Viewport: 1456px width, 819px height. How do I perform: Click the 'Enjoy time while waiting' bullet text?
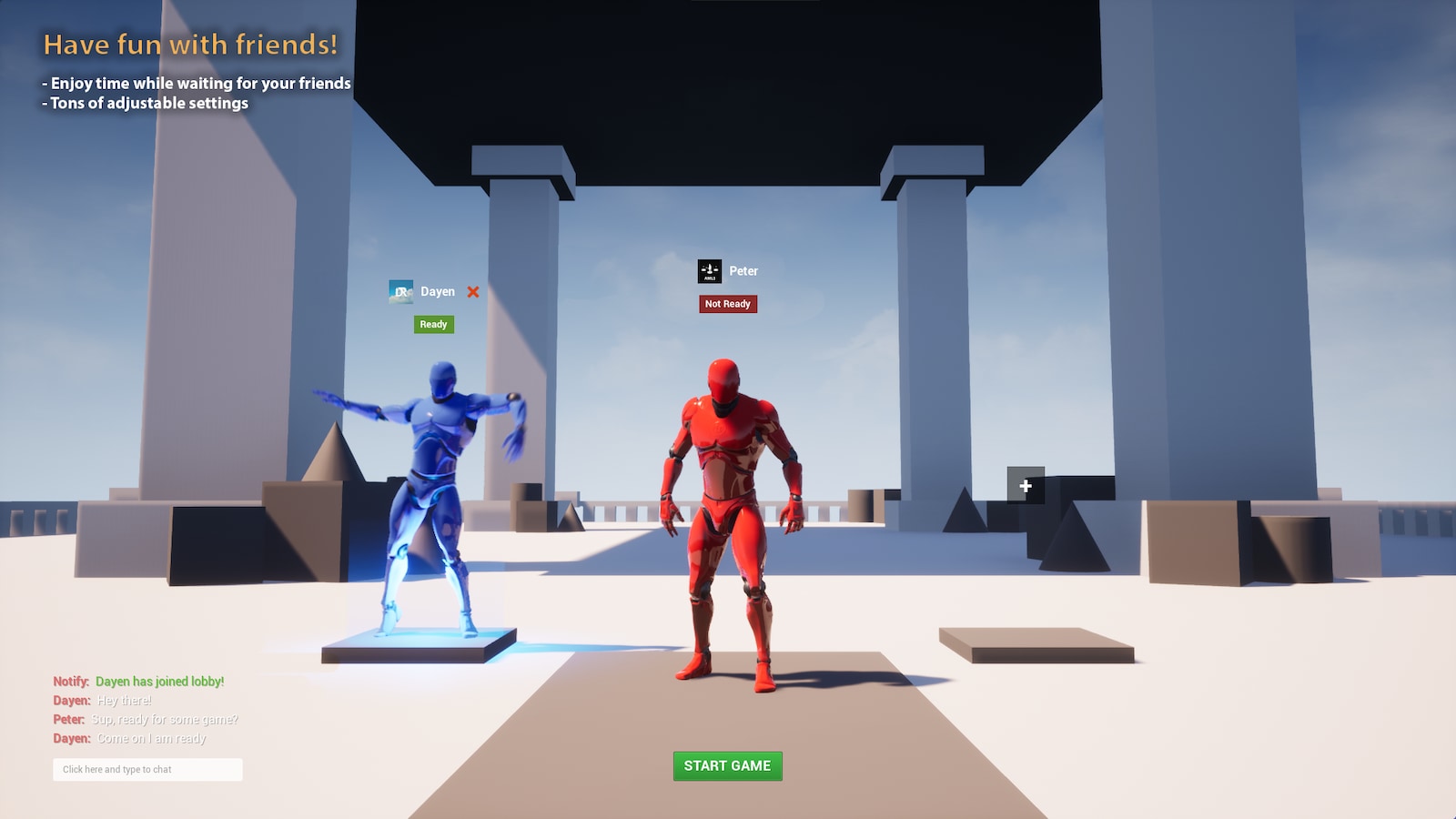195,83
